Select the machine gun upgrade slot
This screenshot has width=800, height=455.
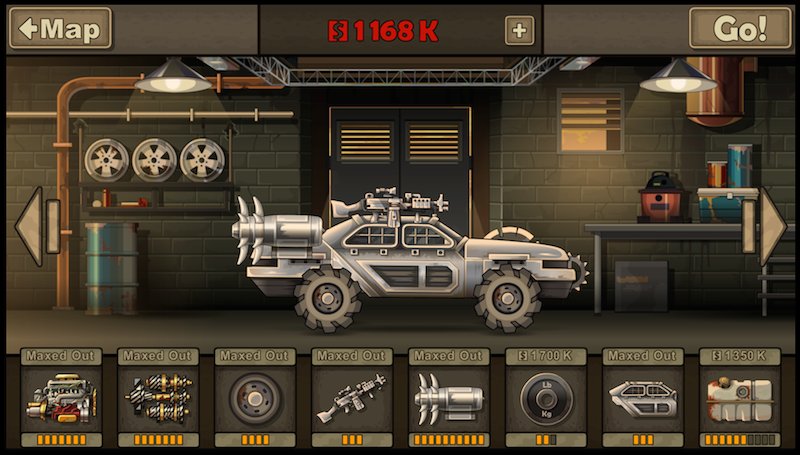351,398
